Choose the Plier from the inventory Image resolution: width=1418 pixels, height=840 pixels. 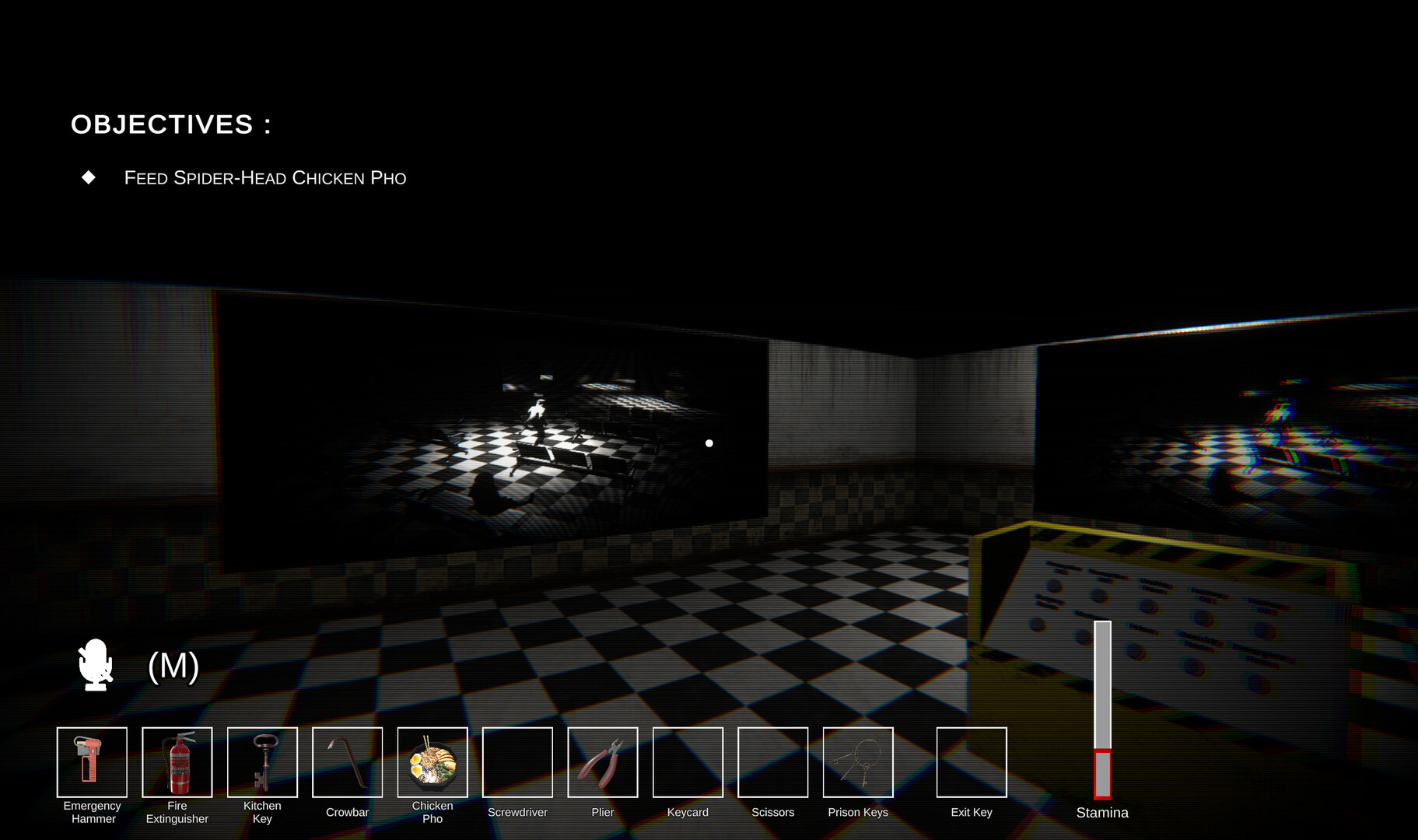click(x=602, y=762)
